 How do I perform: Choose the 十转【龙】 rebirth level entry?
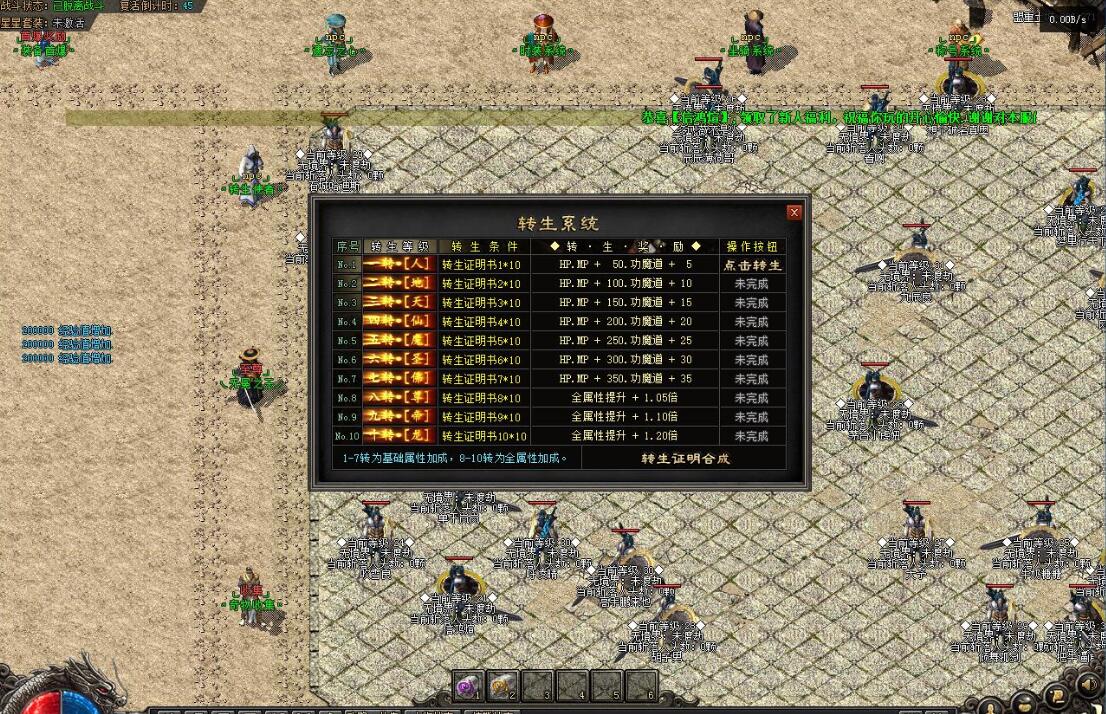click(400, 436)
